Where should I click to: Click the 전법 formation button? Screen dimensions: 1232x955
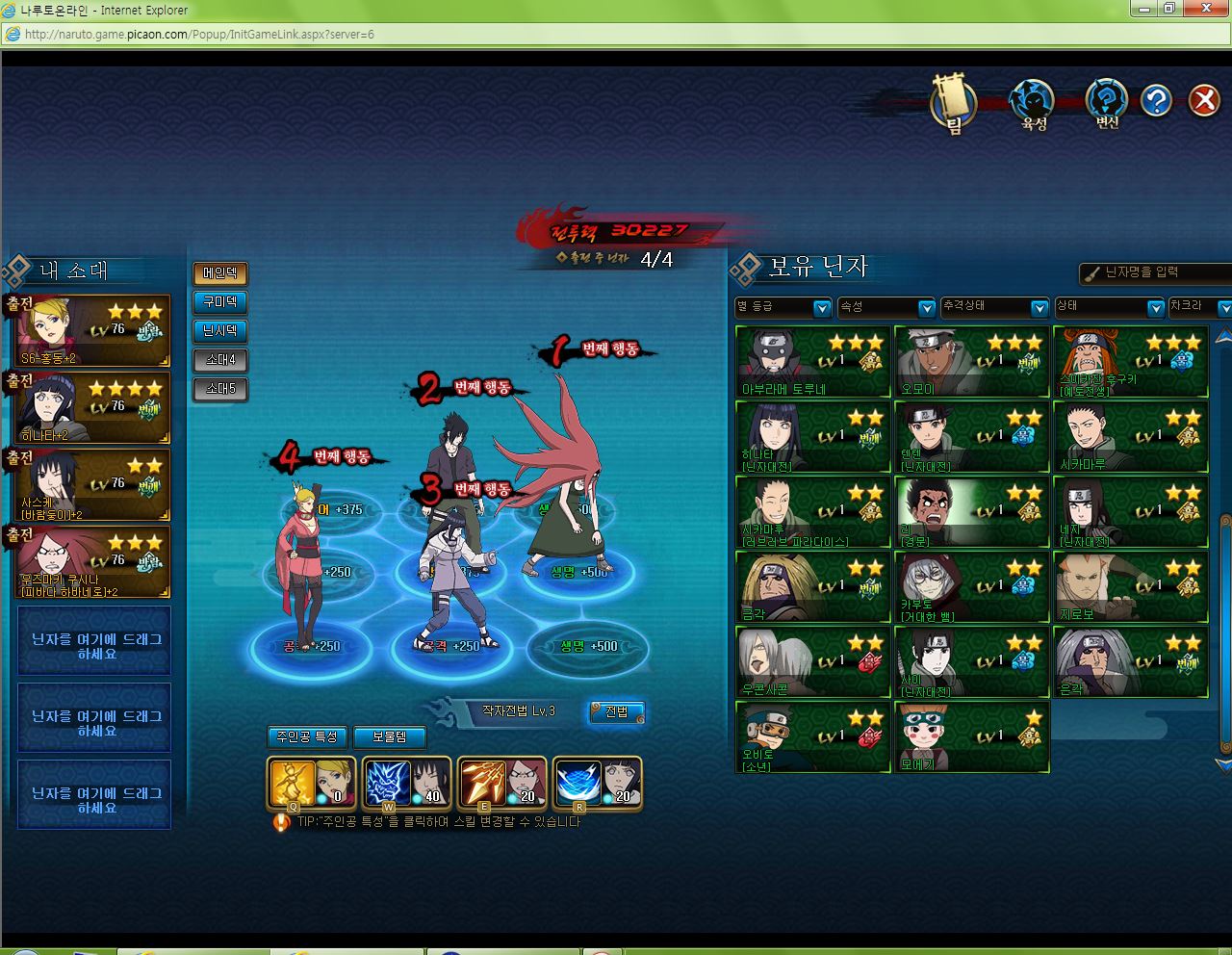coord(617,711)
